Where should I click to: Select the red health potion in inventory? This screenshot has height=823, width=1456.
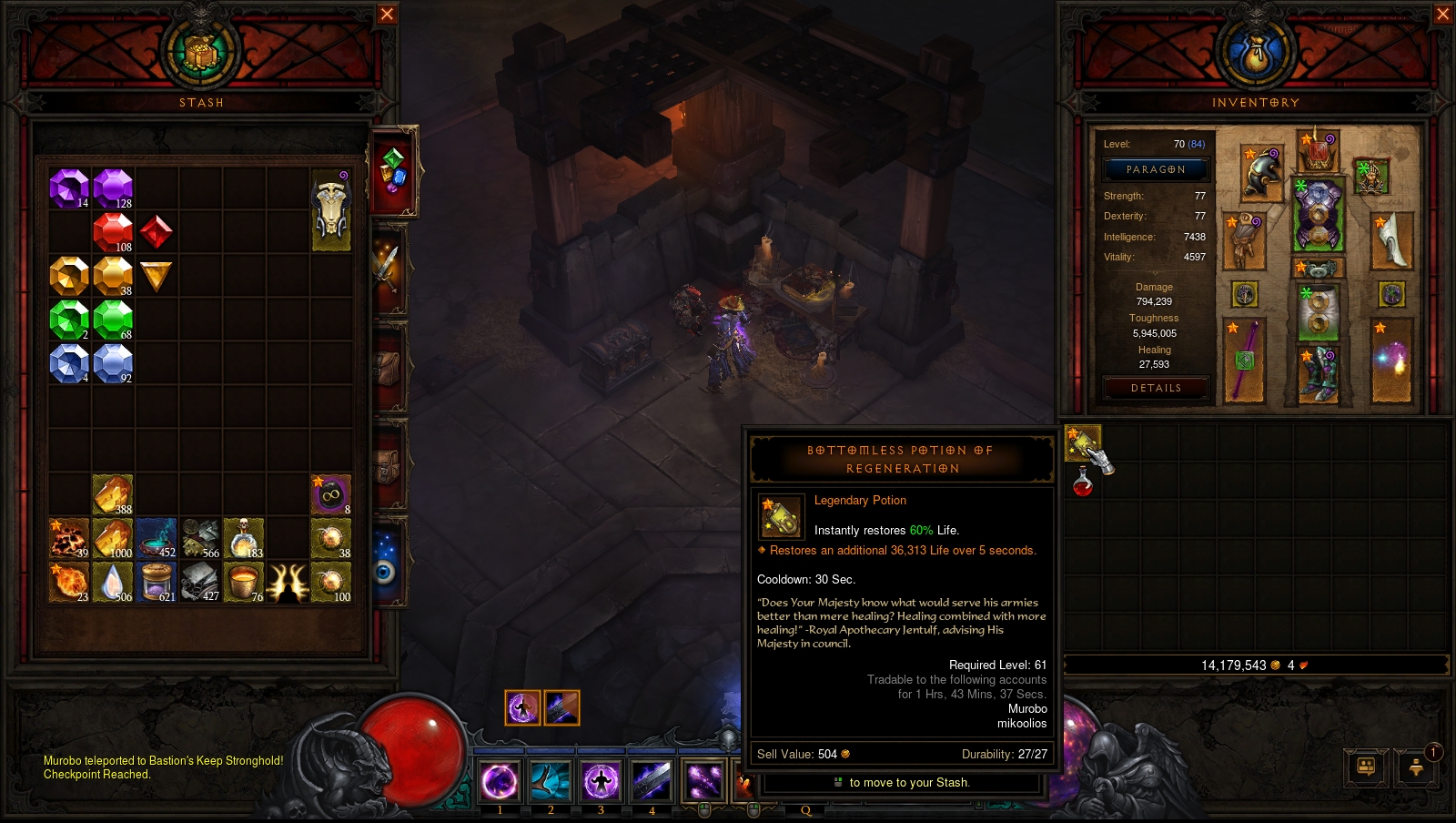pyautogui.click(x=1083, y=482)
